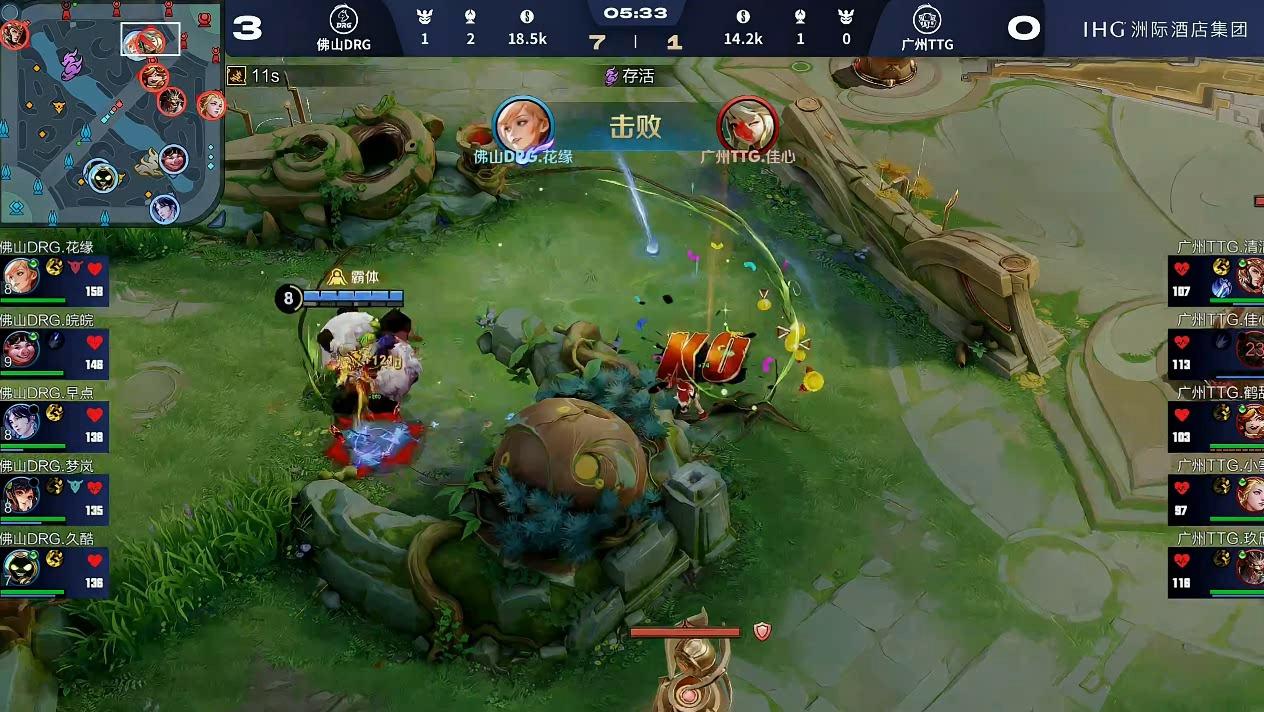The width and height of the screenshot is (1264, 712).
Task: Click the 11s buff timer icon
Action: coord(238,76)
